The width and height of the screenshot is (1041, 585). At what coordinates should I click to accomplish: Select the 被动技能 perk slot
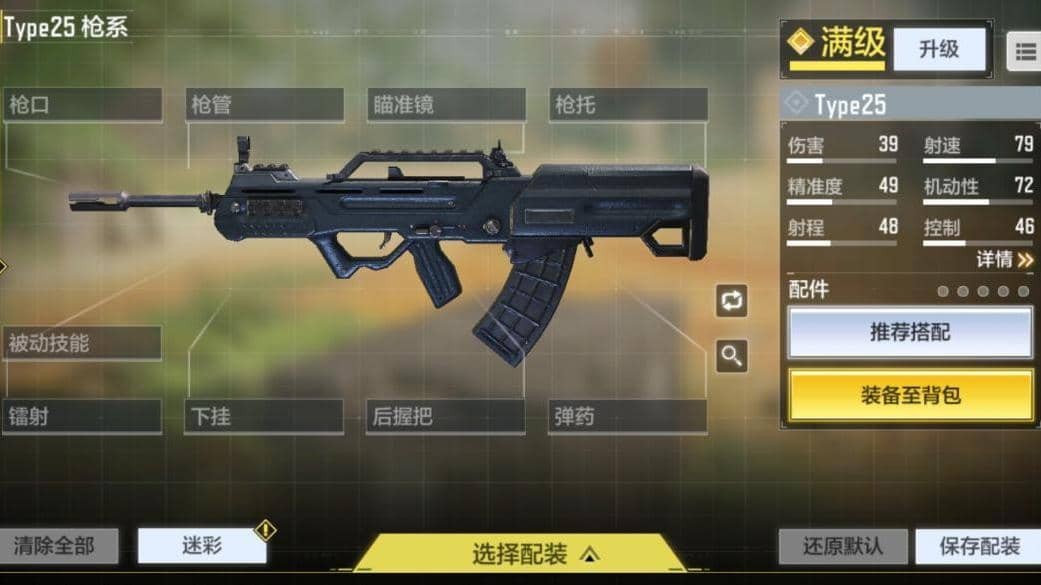(x=82, y=343)
